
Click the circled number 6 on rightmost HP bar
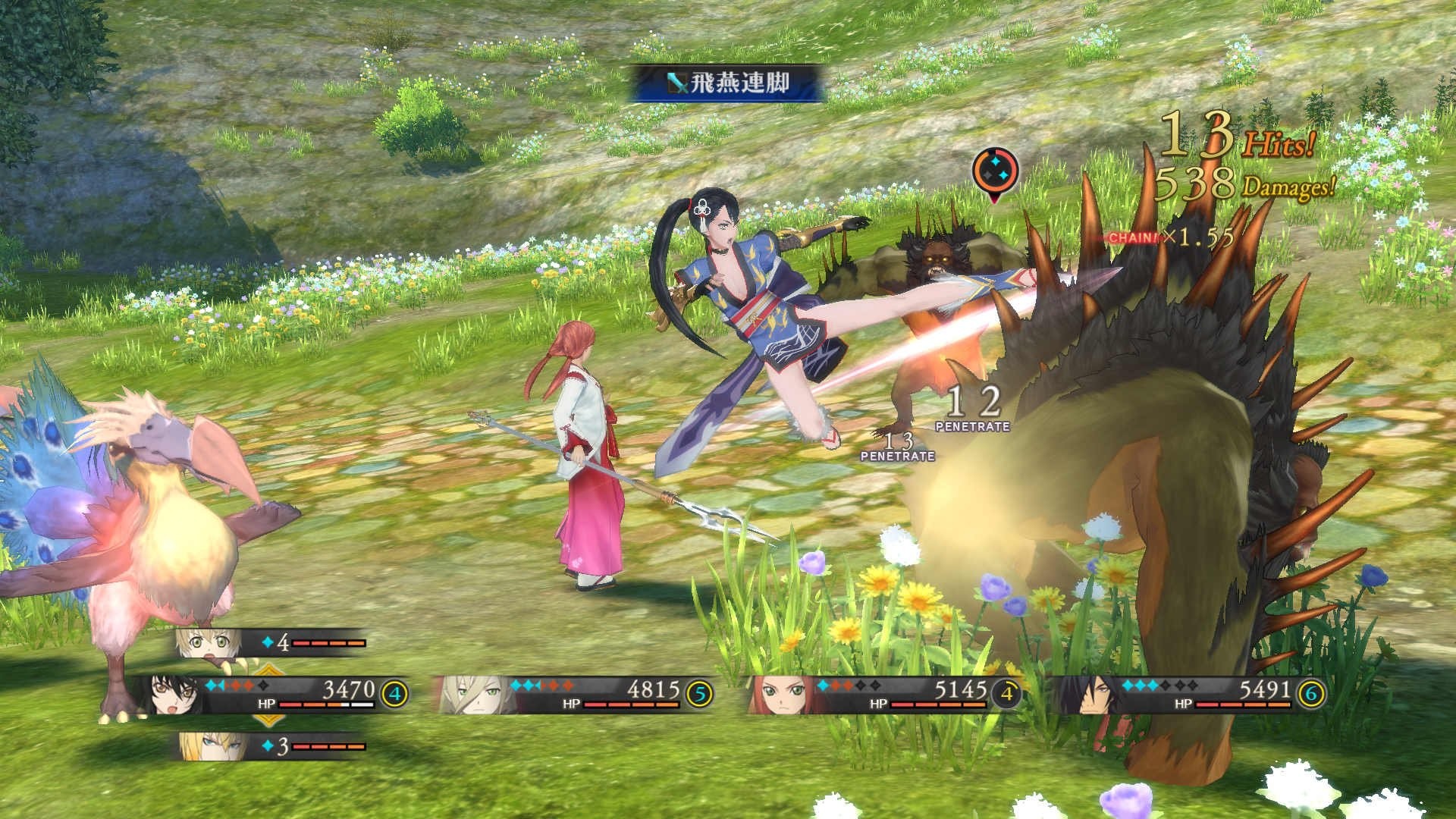[1310, 692]
